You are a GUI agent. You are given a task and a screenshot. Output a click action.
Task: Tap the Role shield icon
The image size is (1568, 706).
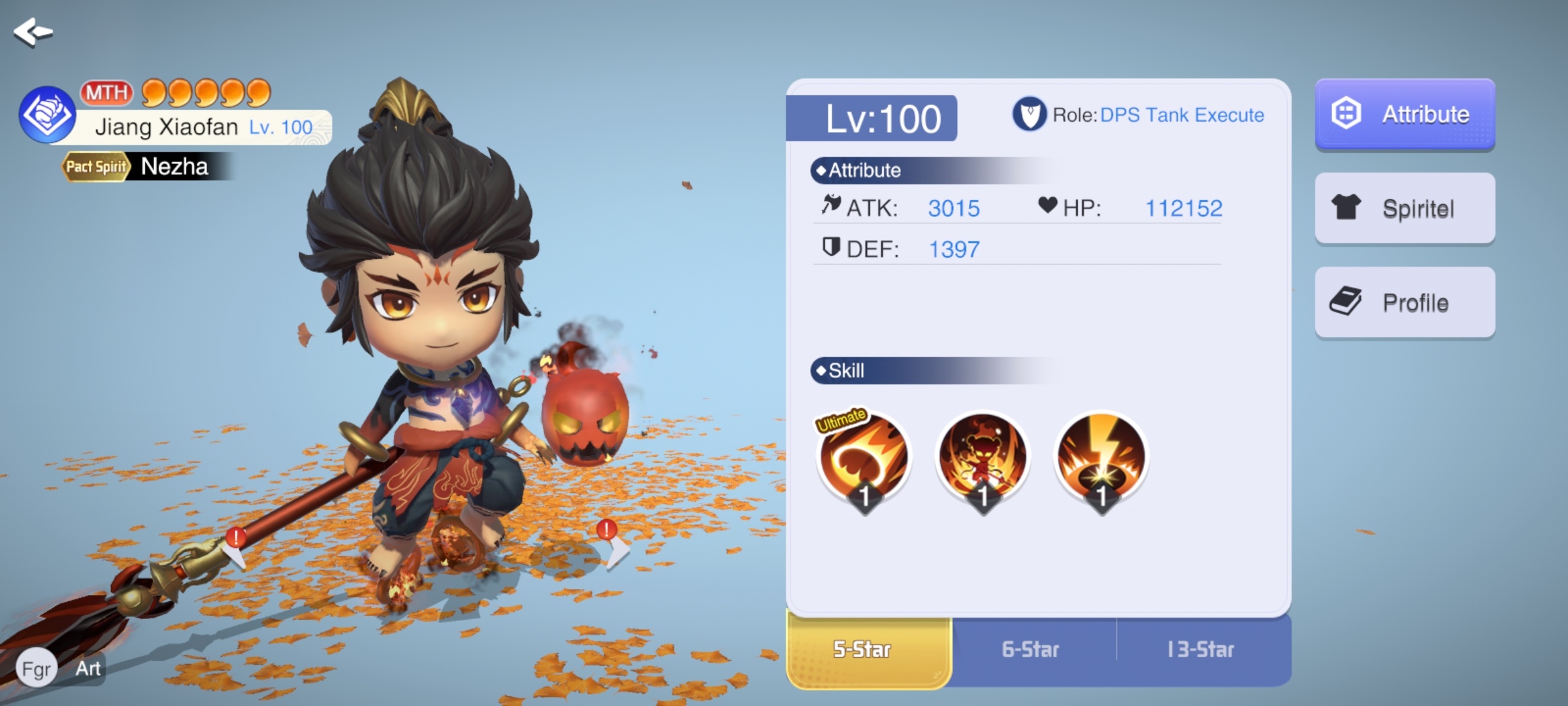coord(1029,114)
